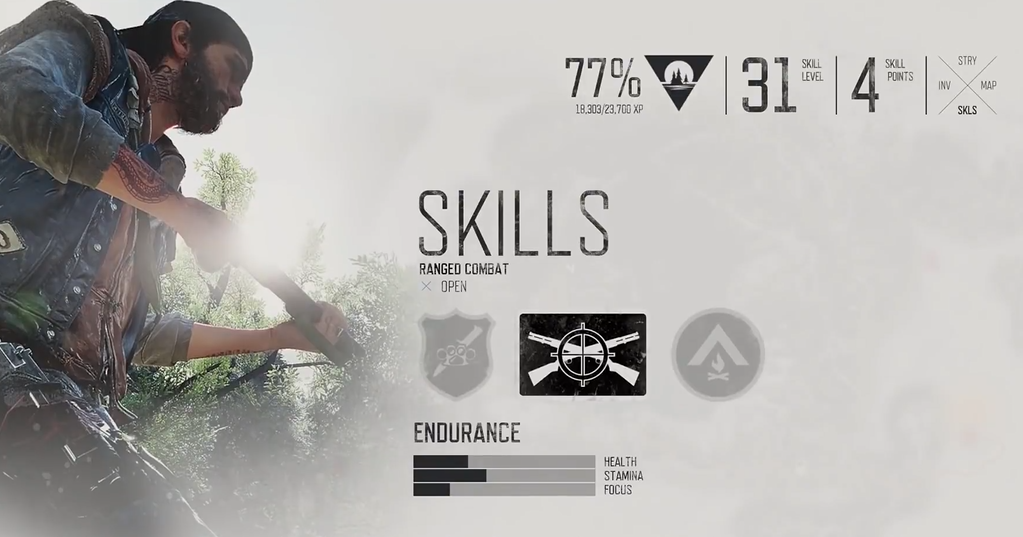1023x537 pixels.
Task: Open the Ranged Combat crossed rifles category
Action: [582, 354]
